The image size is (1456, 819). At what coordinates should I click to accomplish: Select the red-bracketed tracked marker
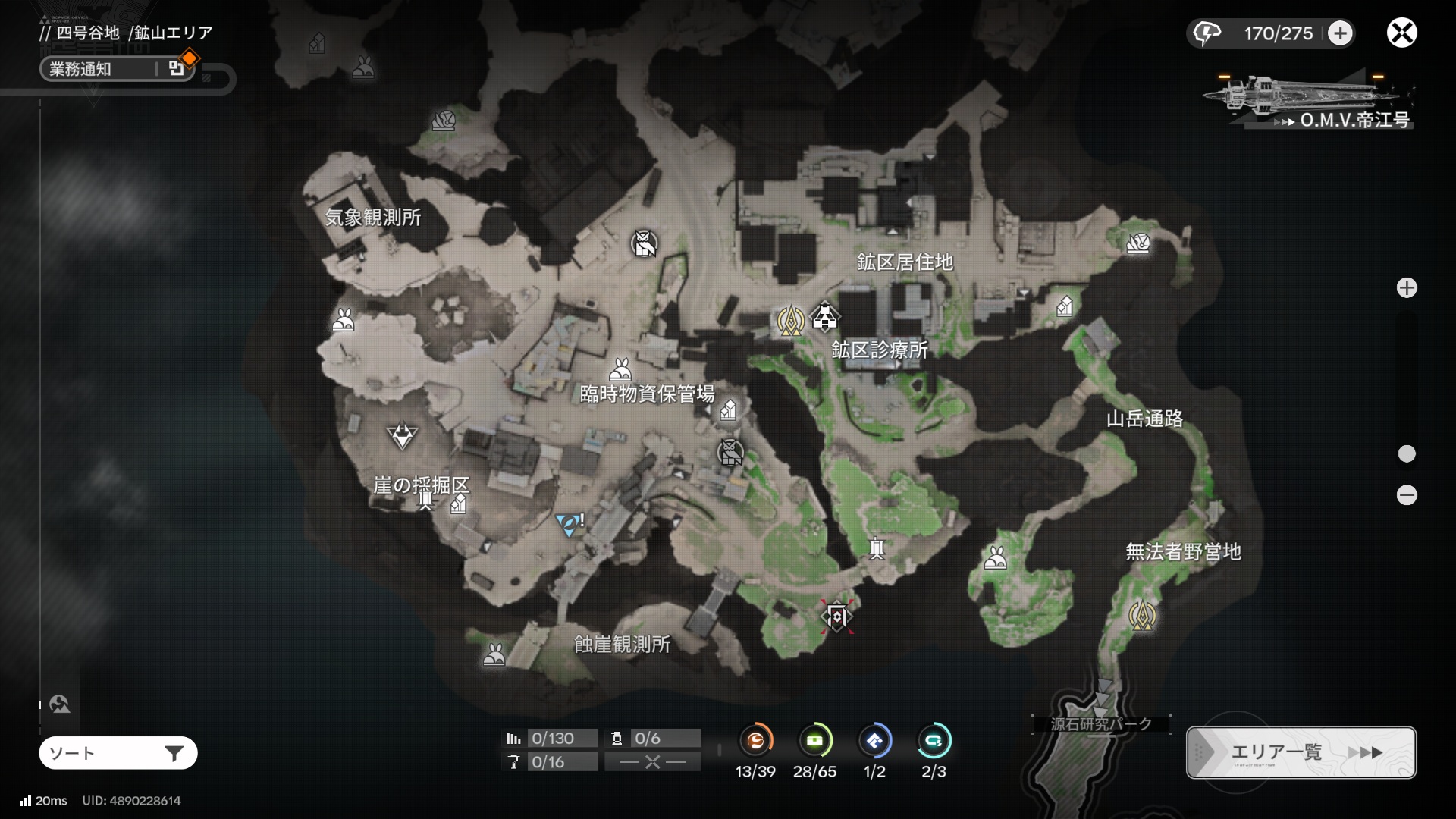[836, 617]
